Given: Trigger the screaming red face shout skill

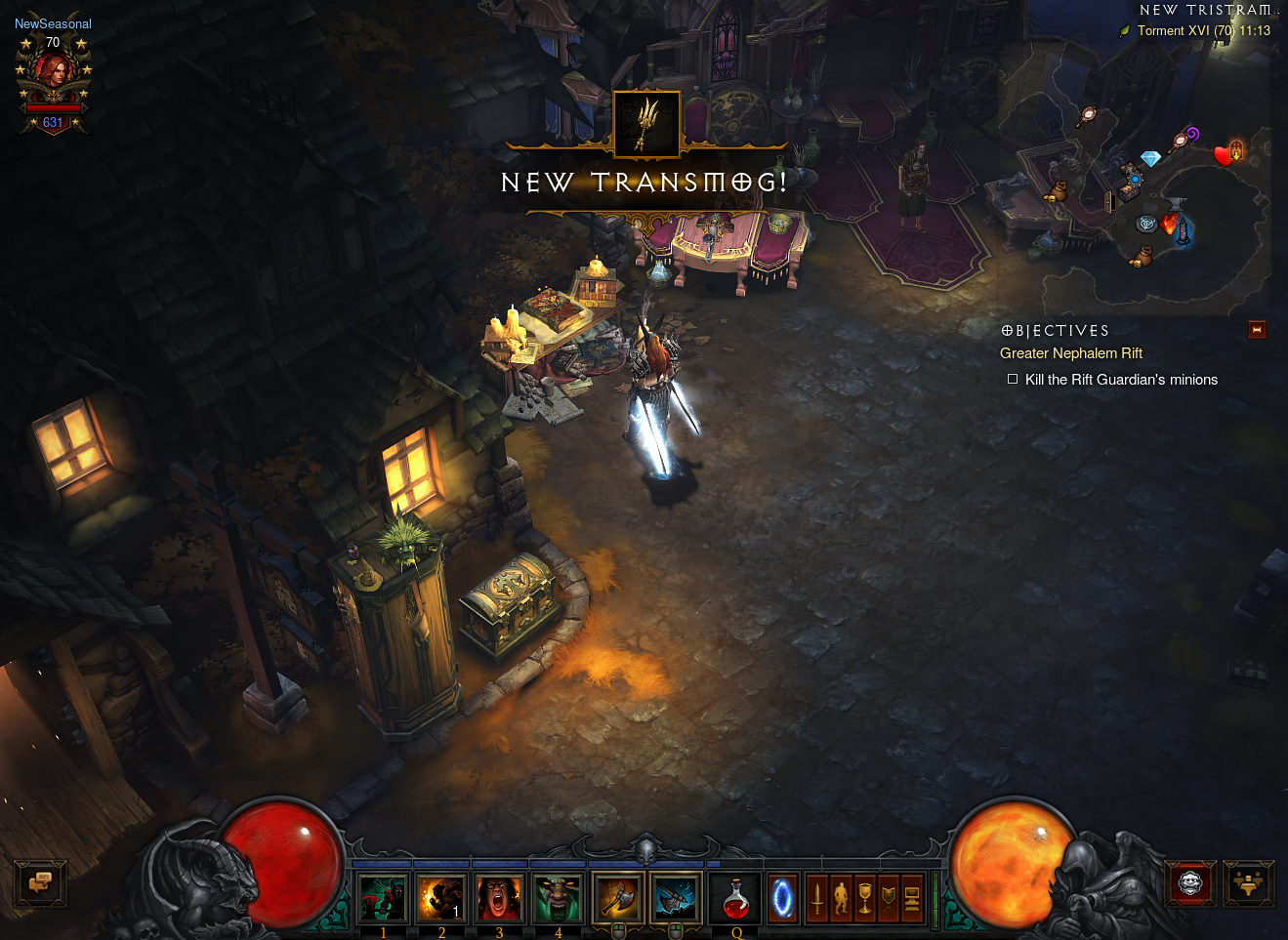Looking at the screenshot, I should (499, 897).
